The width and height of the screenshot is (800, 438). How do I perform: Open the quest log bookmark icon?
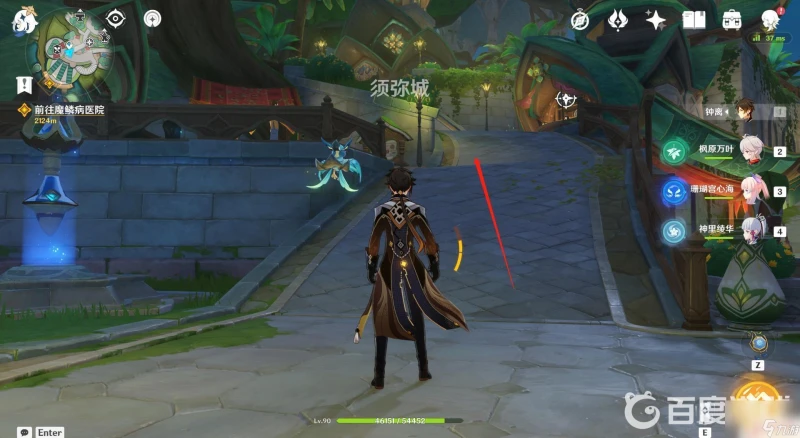point(24,84)
